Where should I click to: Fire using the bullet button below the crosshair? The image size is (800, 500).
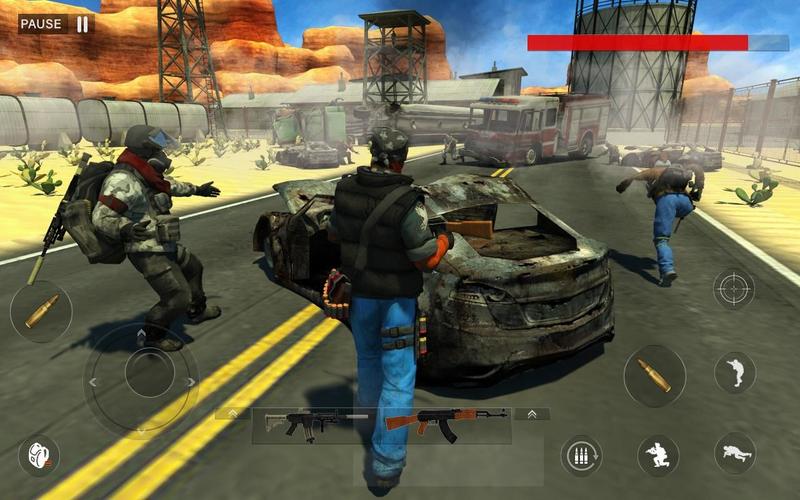point(654,375)
